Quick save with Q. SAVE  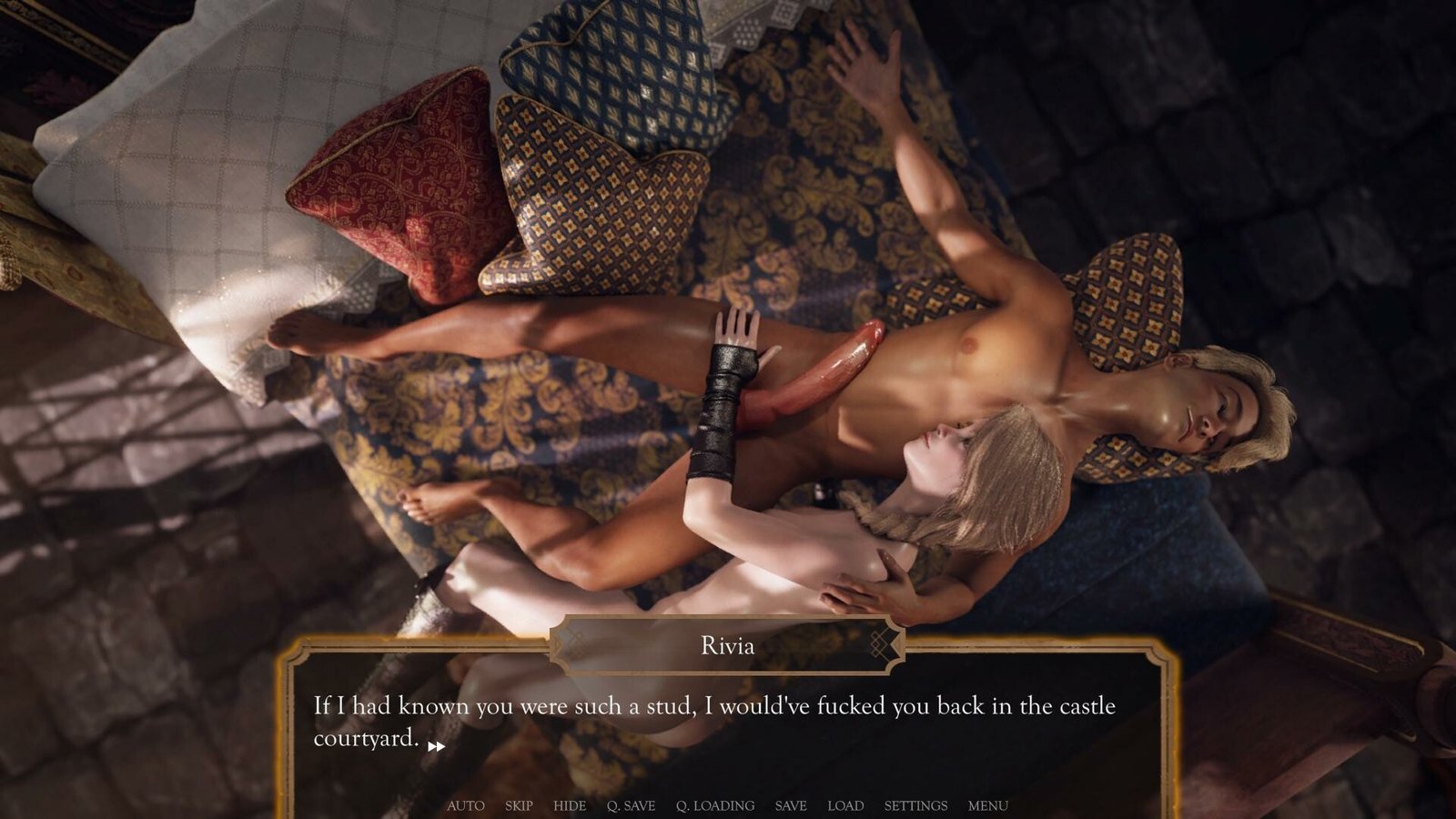coord(631,805)
